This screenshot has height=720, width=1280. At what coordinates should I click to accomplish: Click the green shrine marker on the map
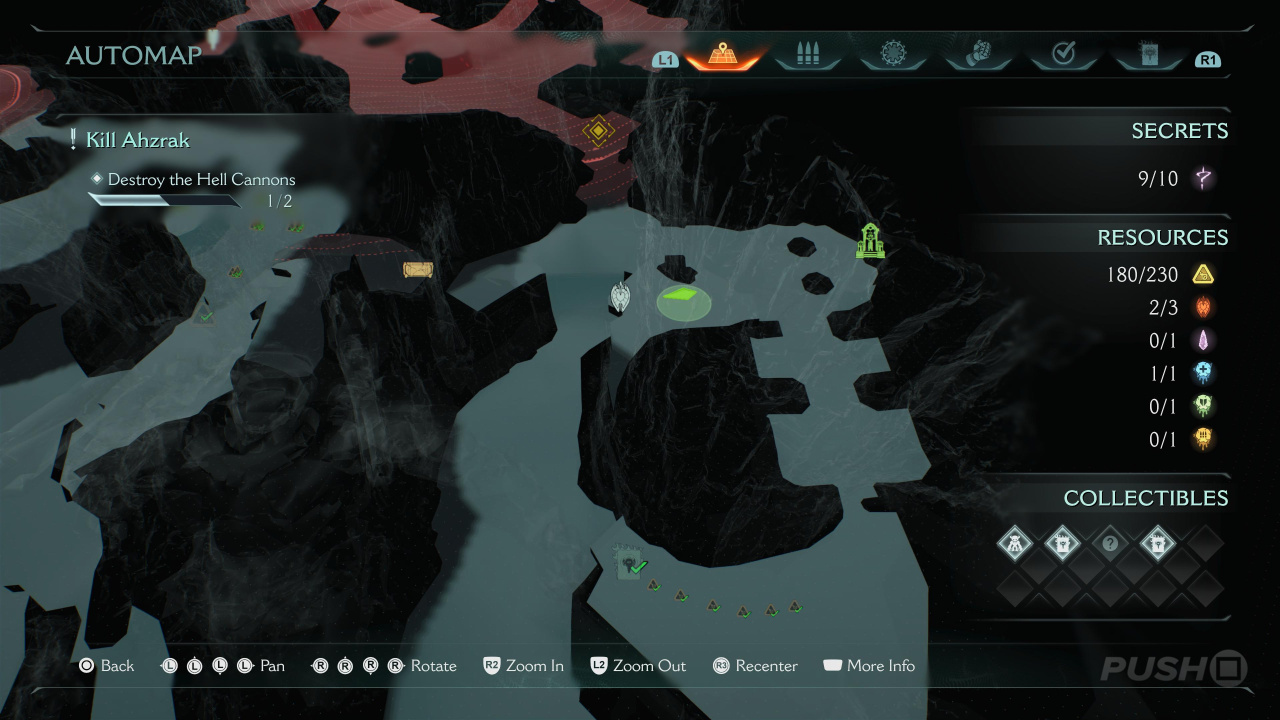[x=870, y=241]
